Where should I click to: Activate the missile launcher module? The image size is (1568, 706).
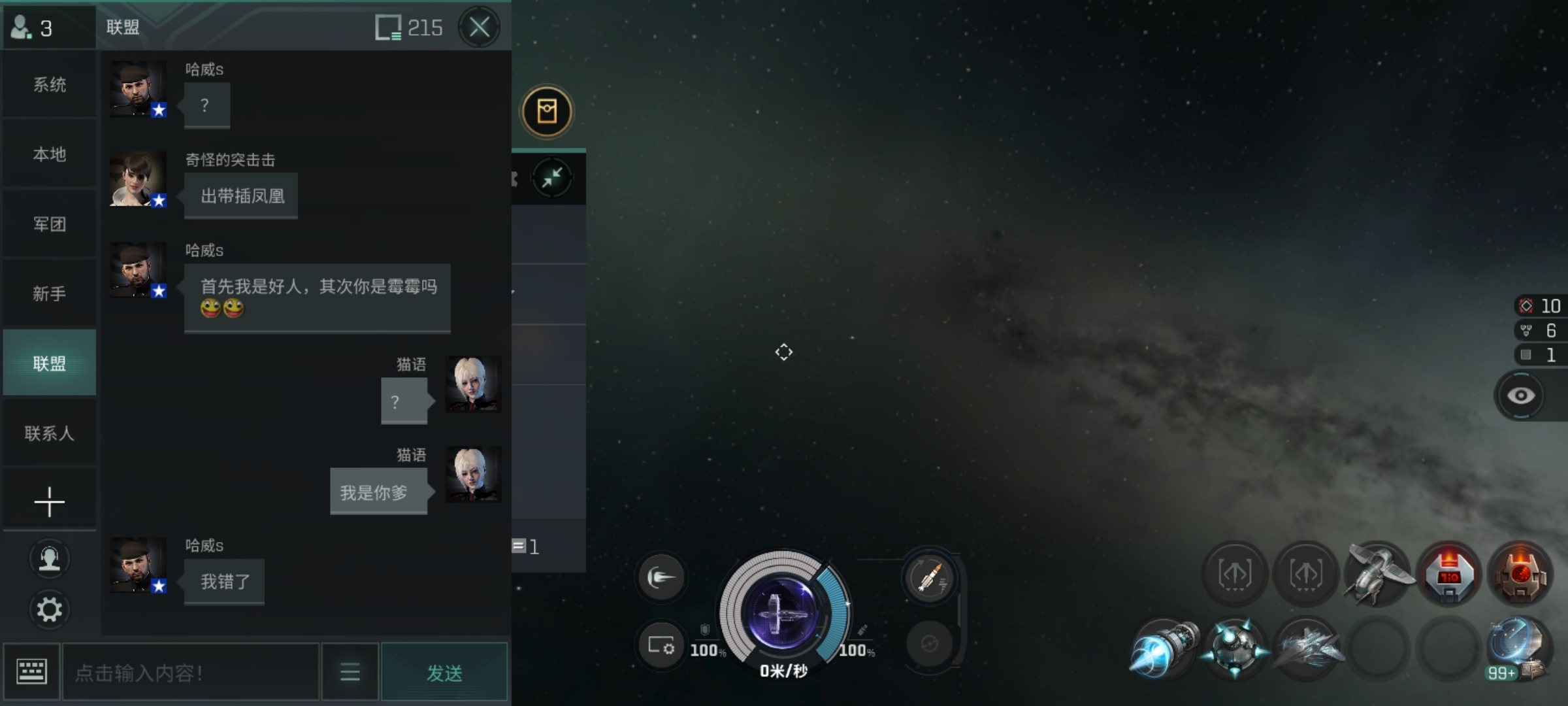point(929,578)
